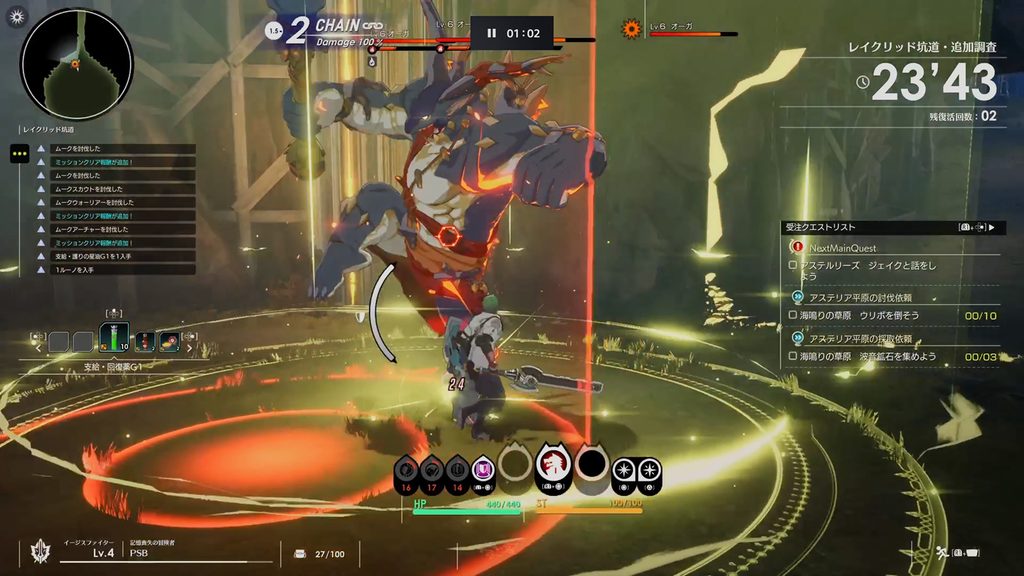Screen dimensions: 1024x576
Task: Expand the 受注クエストリスト header arrow
Action: point(990,227)
